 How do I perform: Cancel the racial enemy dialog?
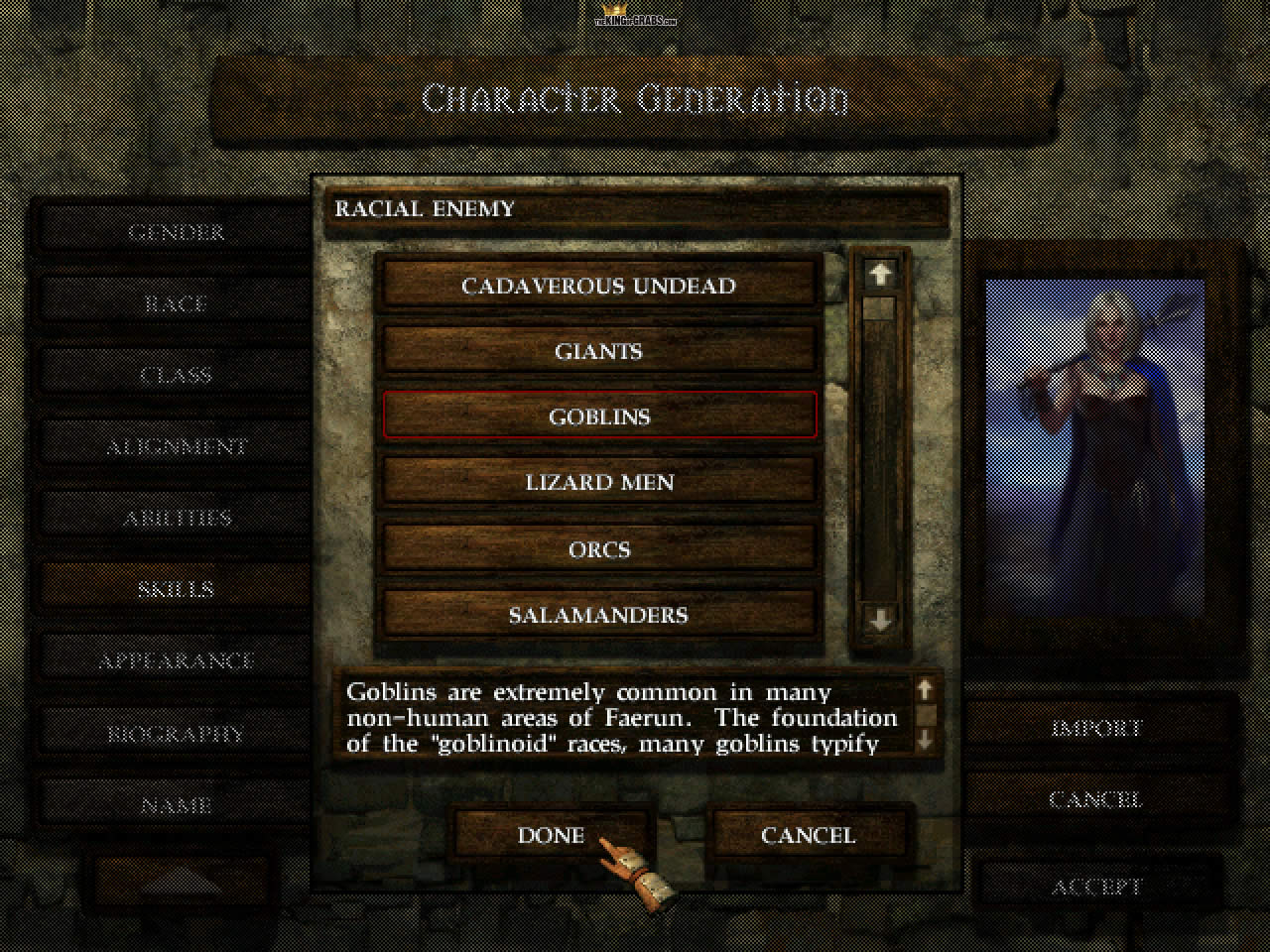[x=808, y=835]
